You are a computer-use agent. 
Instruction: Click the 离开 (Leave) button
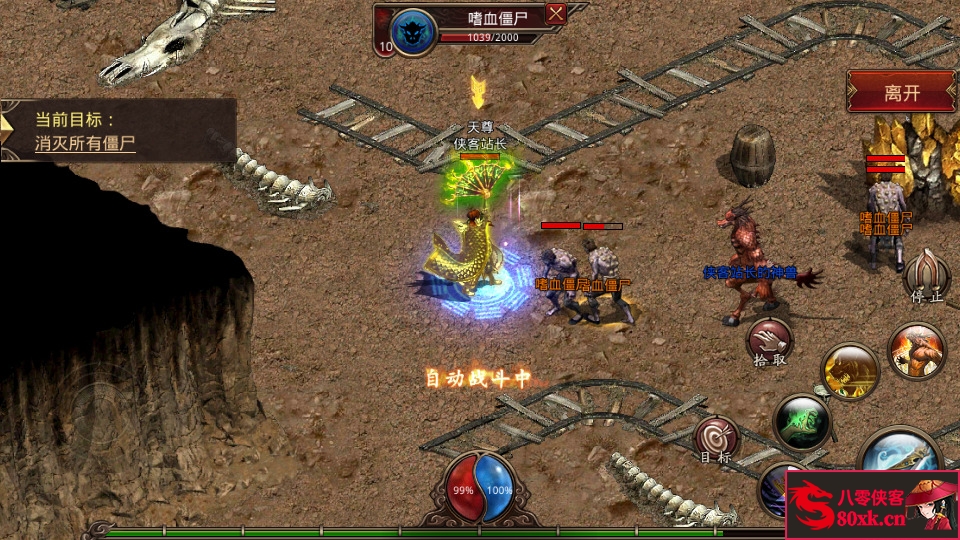[x=901, y=93]
